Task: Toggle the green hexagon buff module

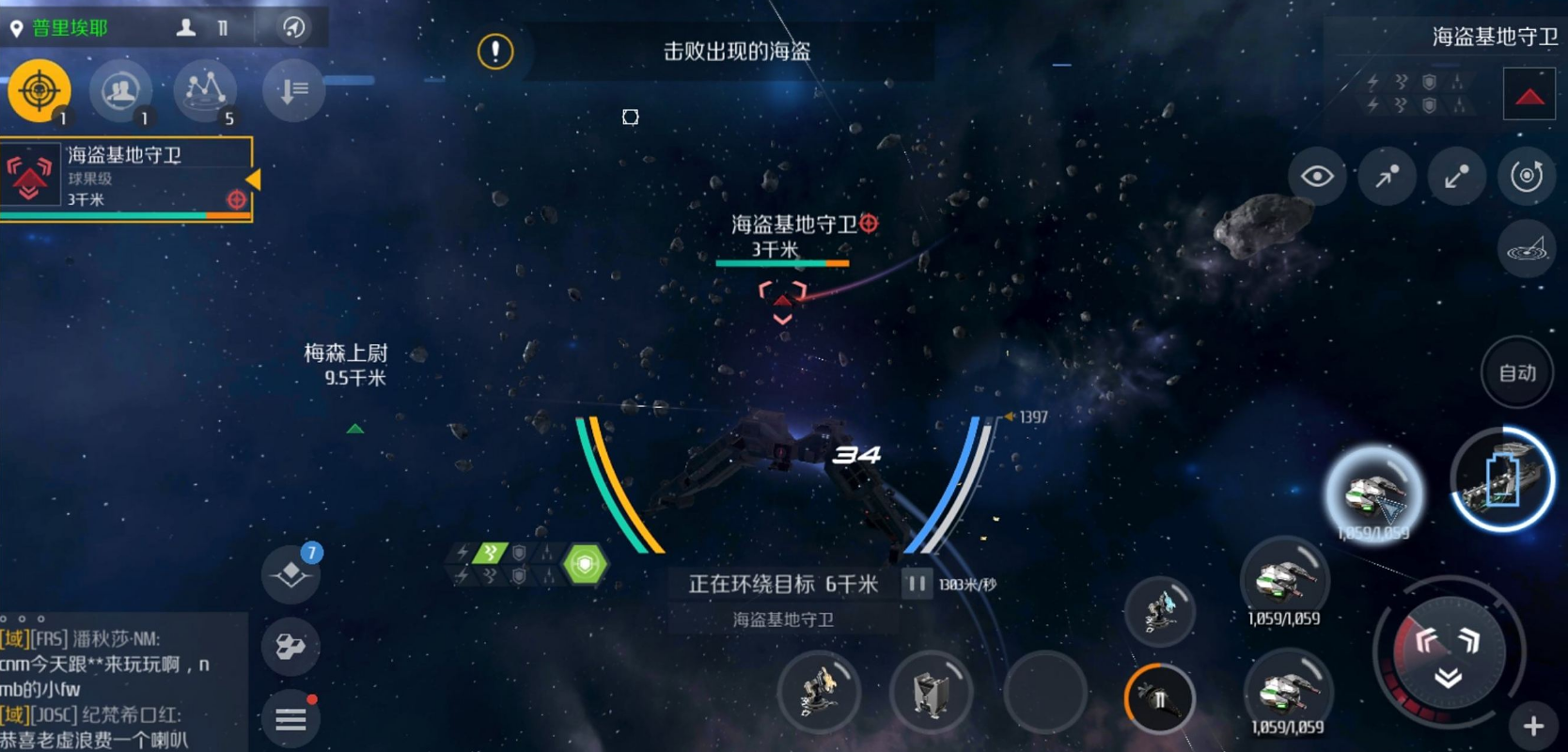Action: [586, 563]
